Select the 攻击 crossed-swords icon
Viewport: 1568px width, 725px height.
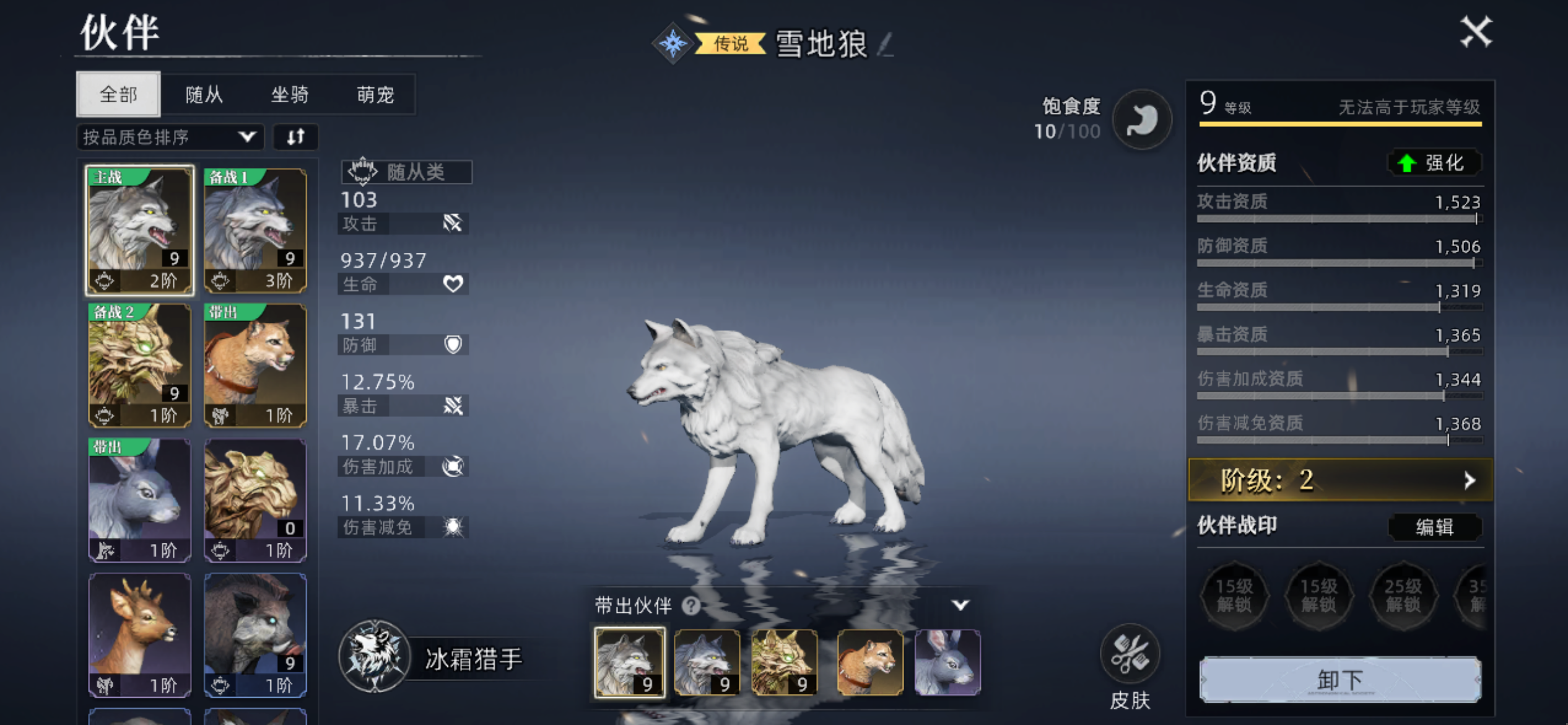coord(454,224)
